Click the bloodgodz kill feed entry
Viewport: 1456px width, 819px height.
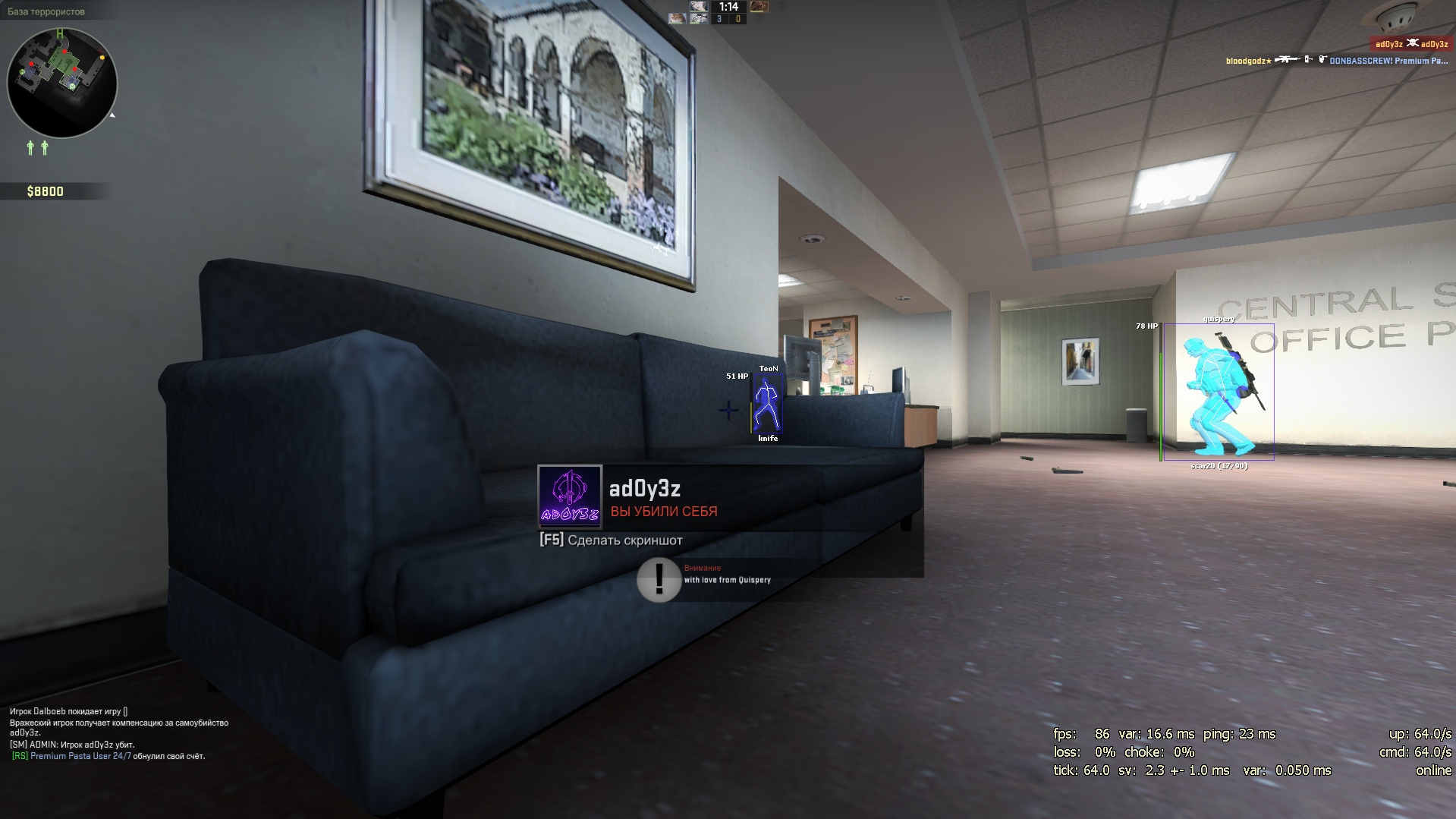tap(1337, 61)
